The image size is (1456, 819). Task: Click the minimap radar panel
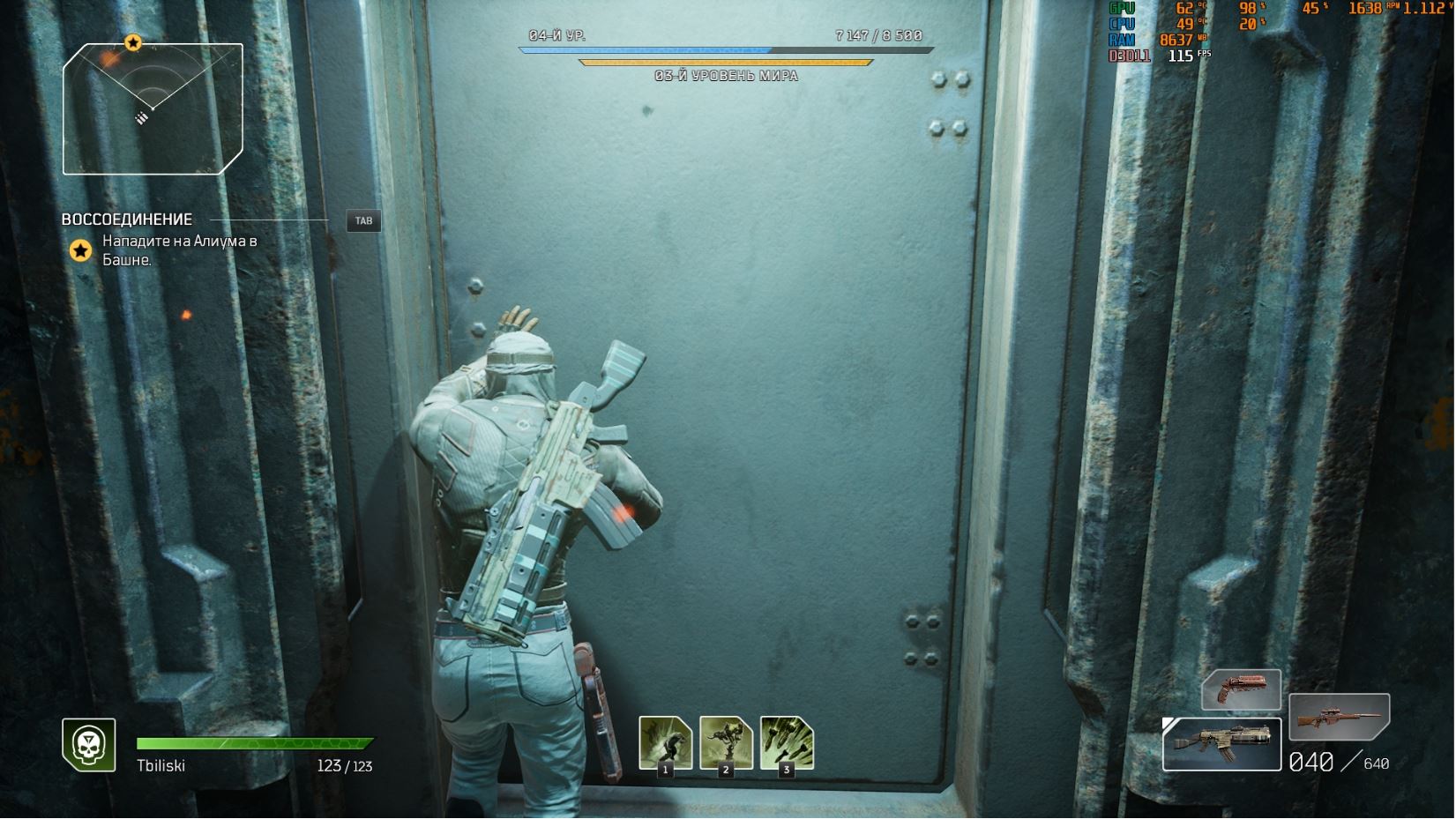click(x=153, y=108)
